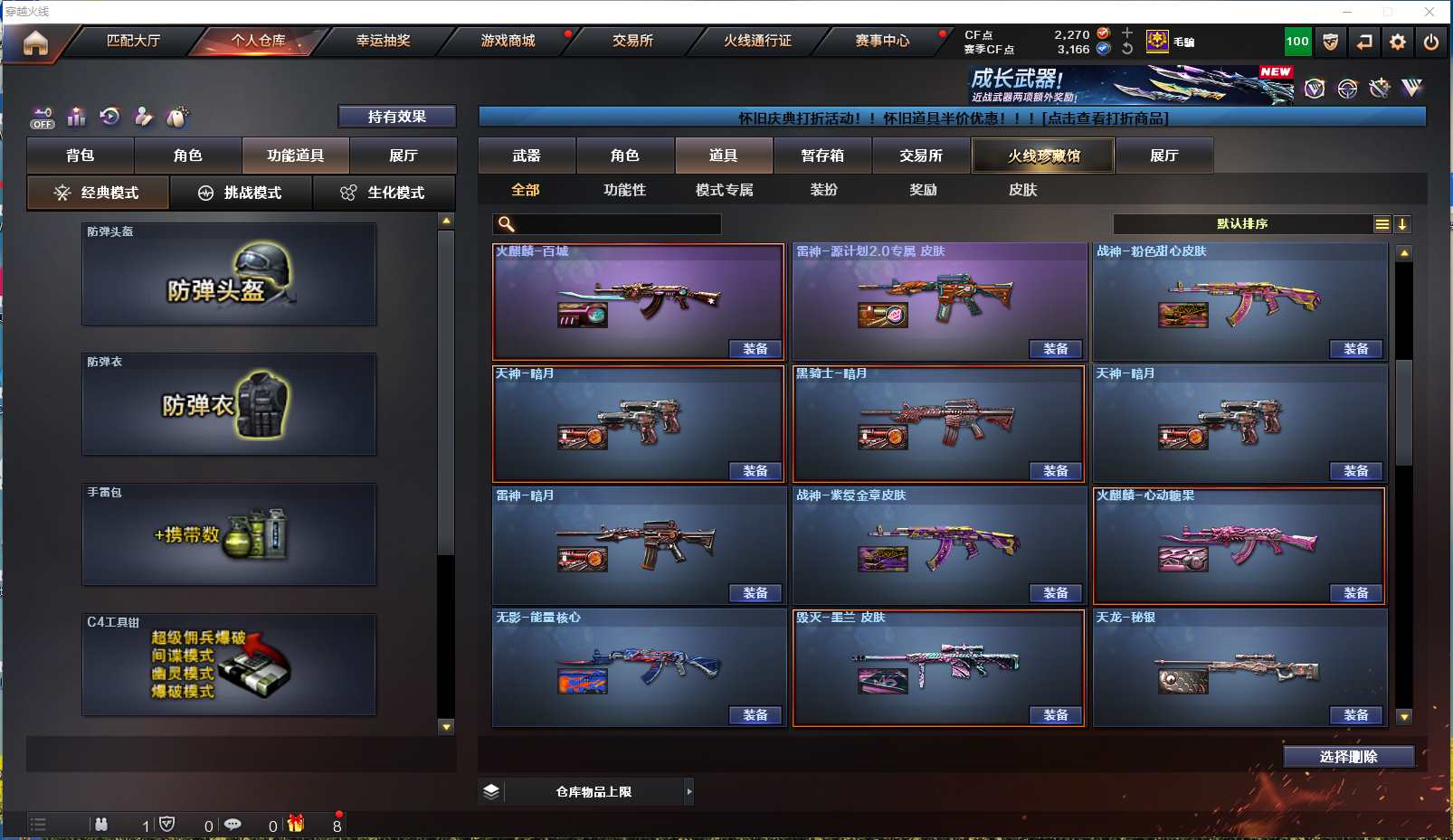
Task: Choose the 生化模式 mode tab
Action: point(384,193)
